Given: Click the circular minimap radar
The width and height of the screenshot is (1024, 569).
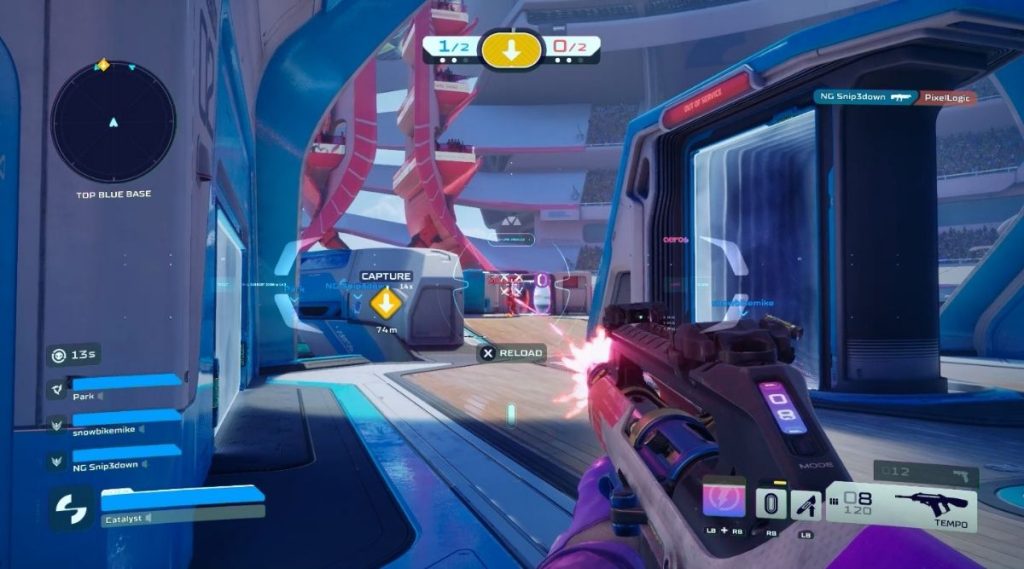Looking at the screenshot, I should pos(113,122).
